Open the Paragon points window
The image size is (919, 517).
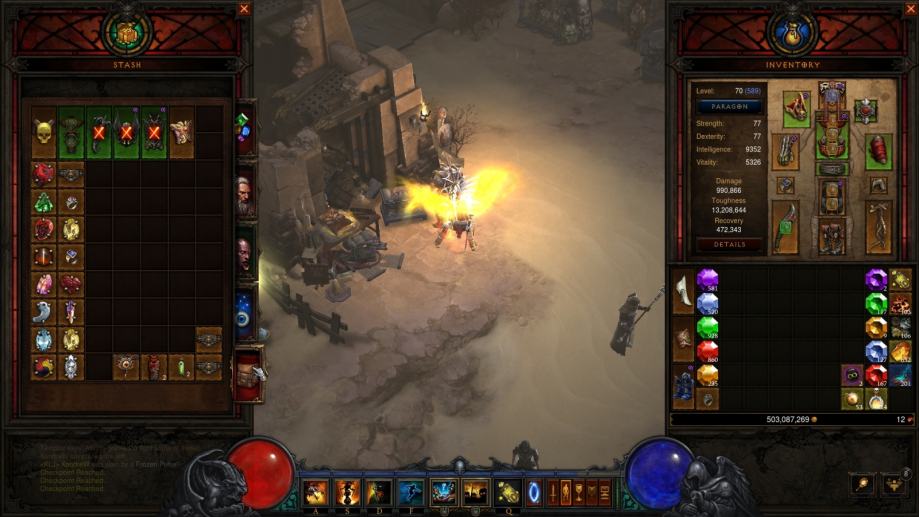click(730, 106)
